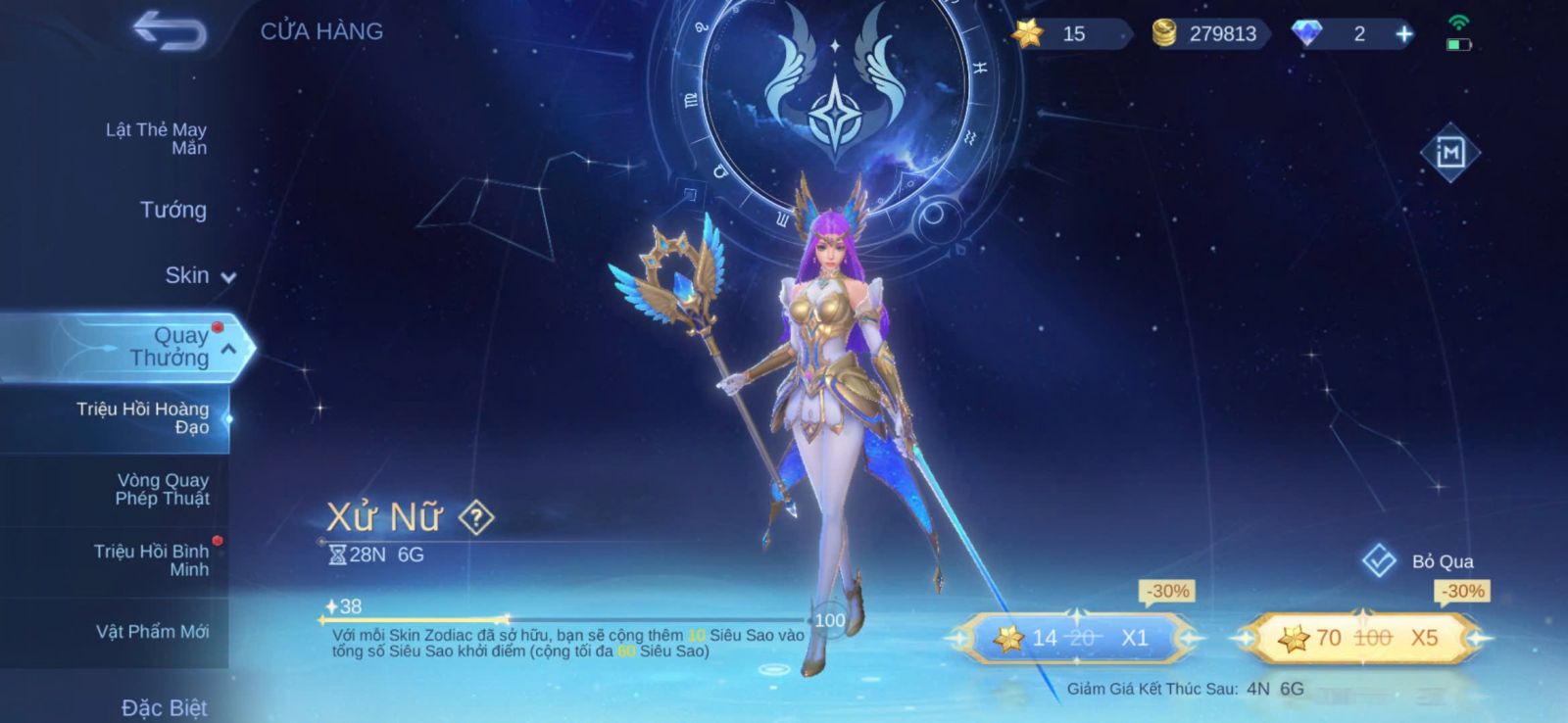The width and height of the screenshot is (1568, 723).
Task: Collapse the Quay Thưởng category
Action: click(228, 349)
